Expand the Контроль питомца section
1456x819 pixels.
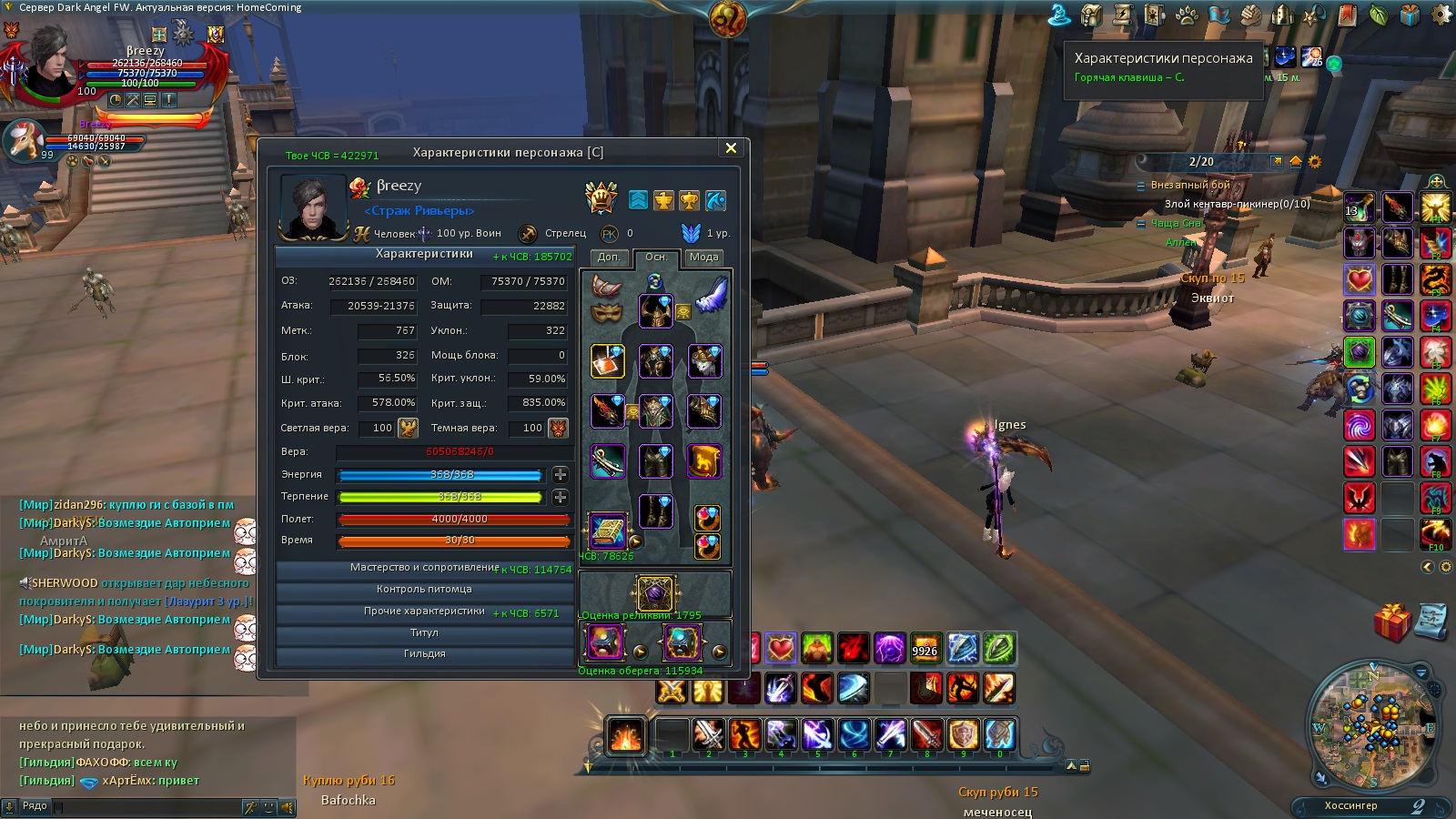pyautogui.click(x=424, y=590)
